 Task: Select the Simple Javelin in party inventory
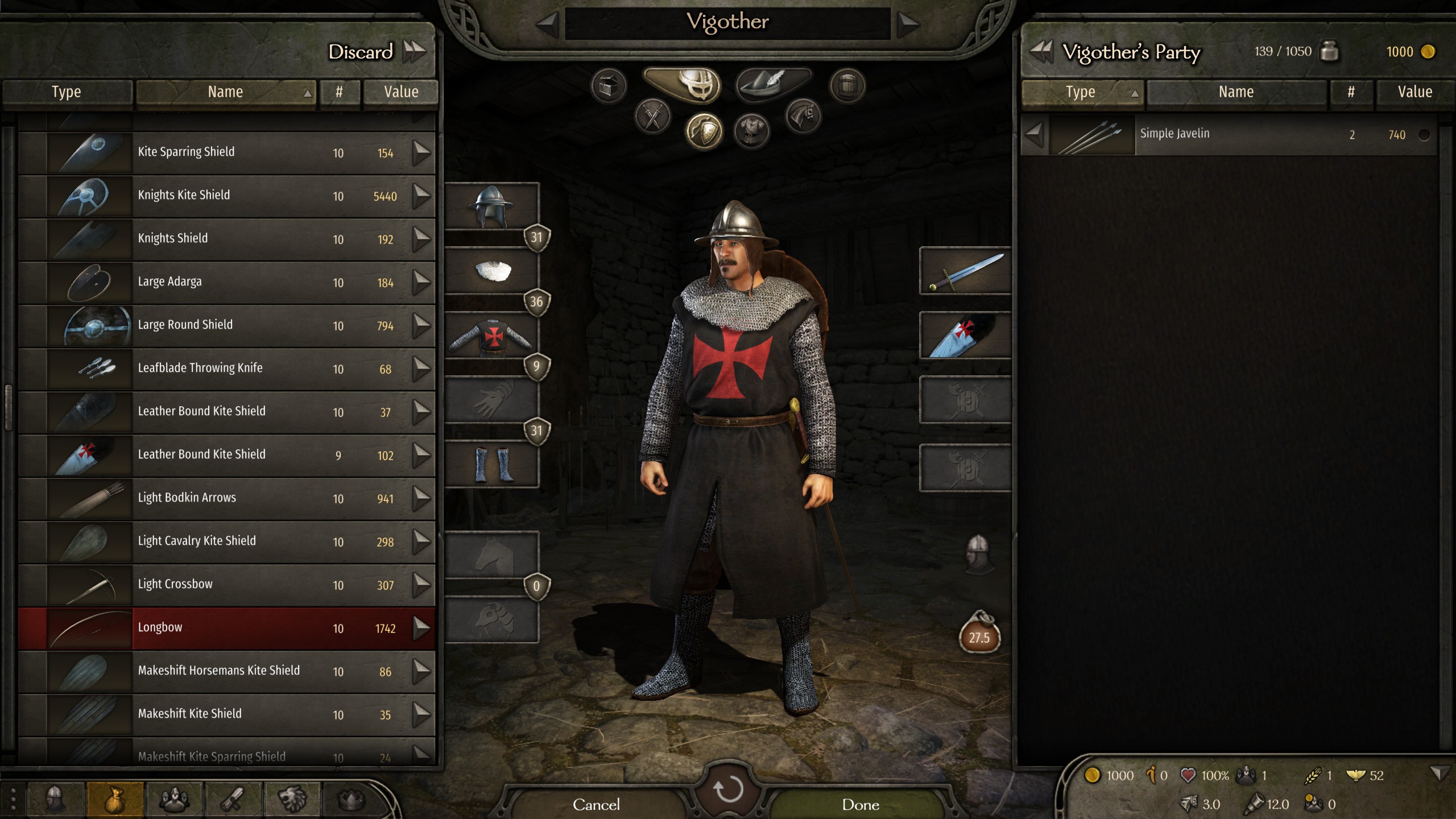pos(1228,134)
